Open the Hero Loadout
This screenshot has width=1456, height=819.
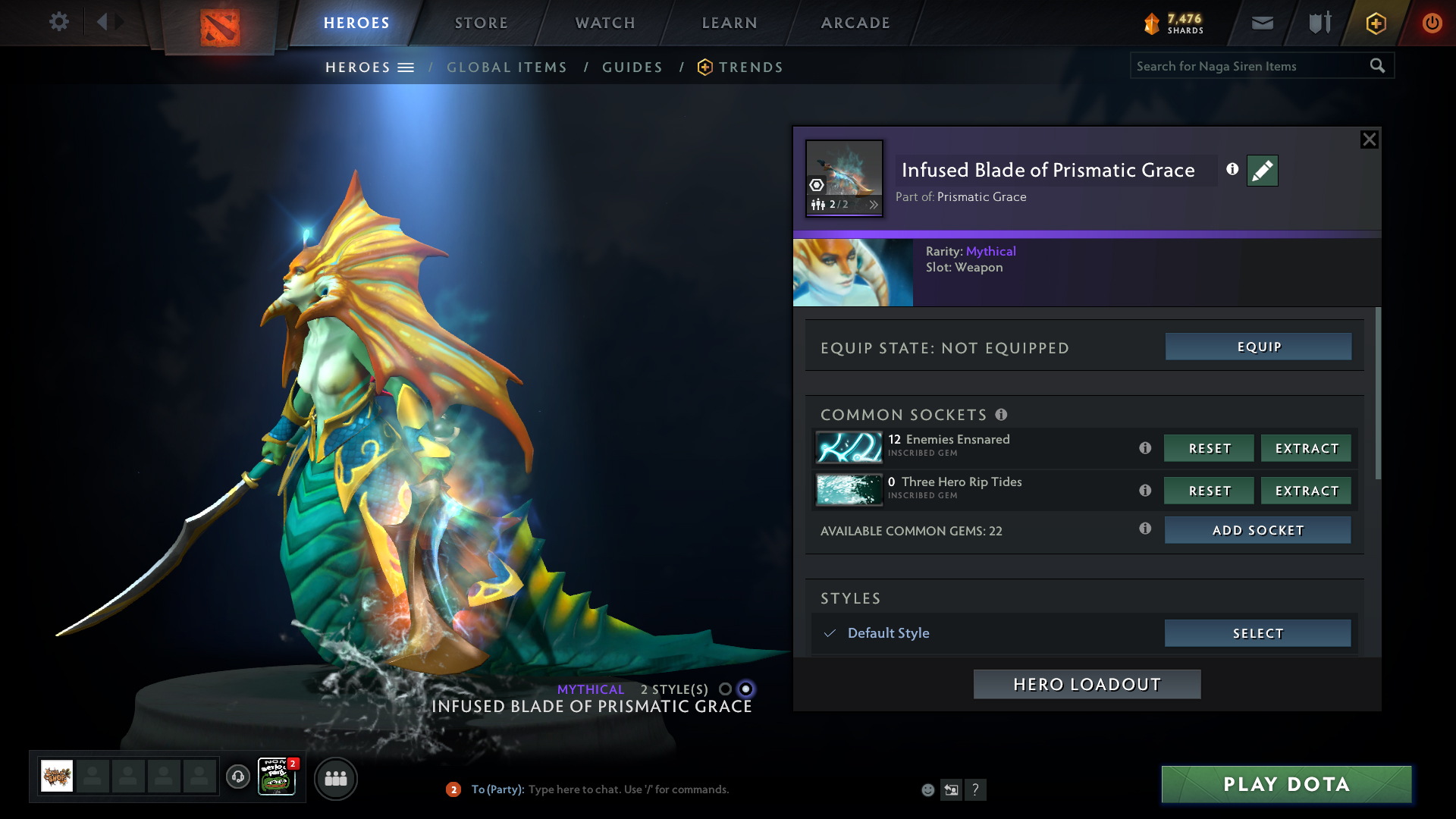tap(1087, 684)
